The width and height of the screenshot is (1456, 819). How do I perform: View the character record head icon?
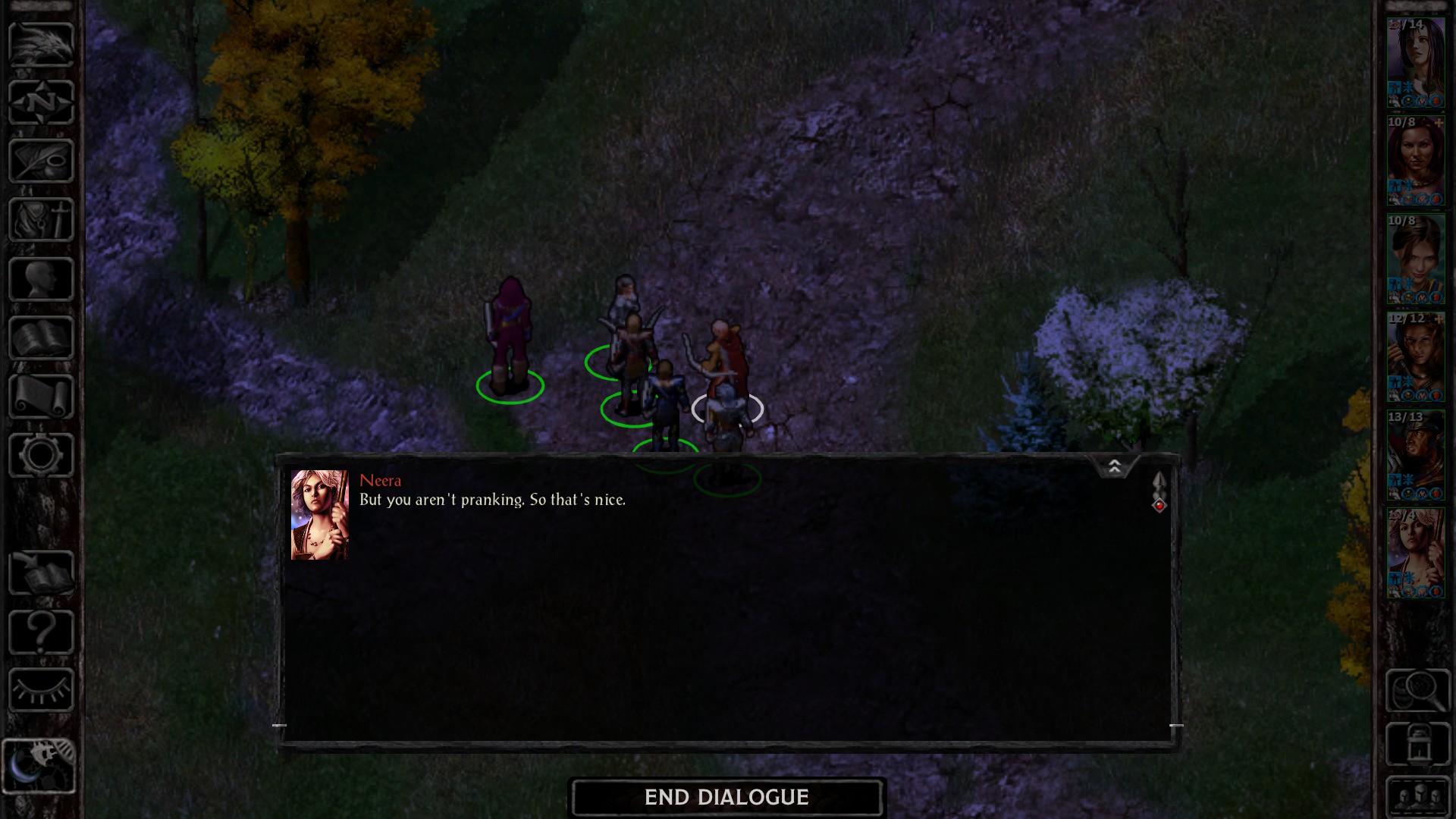pos(42,278)
